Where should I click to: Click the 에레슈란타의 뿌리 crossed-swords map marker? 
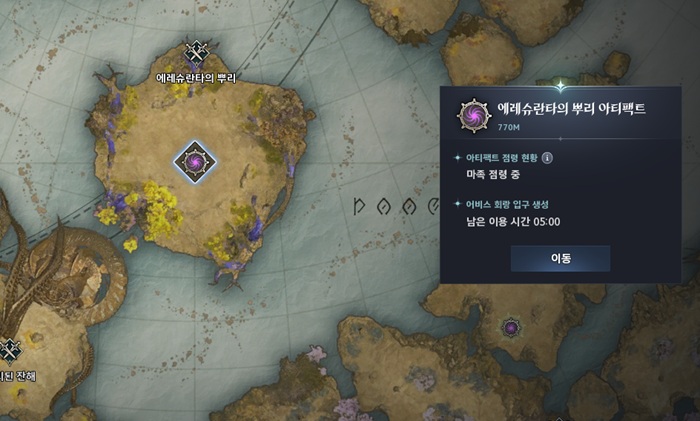click(196, 54)
